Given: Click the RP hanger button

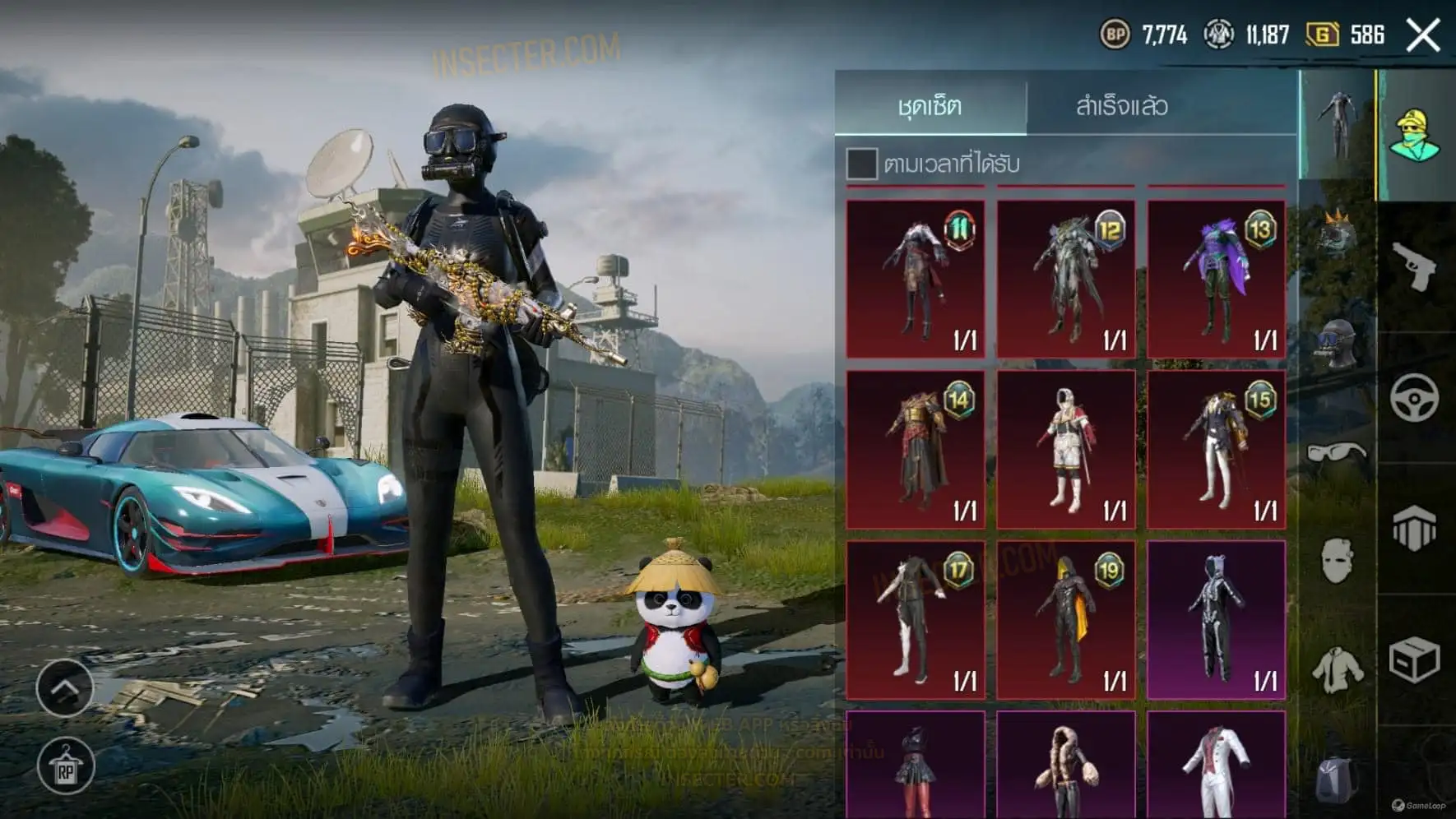Looking at the screenshot, I should (65, 768).
